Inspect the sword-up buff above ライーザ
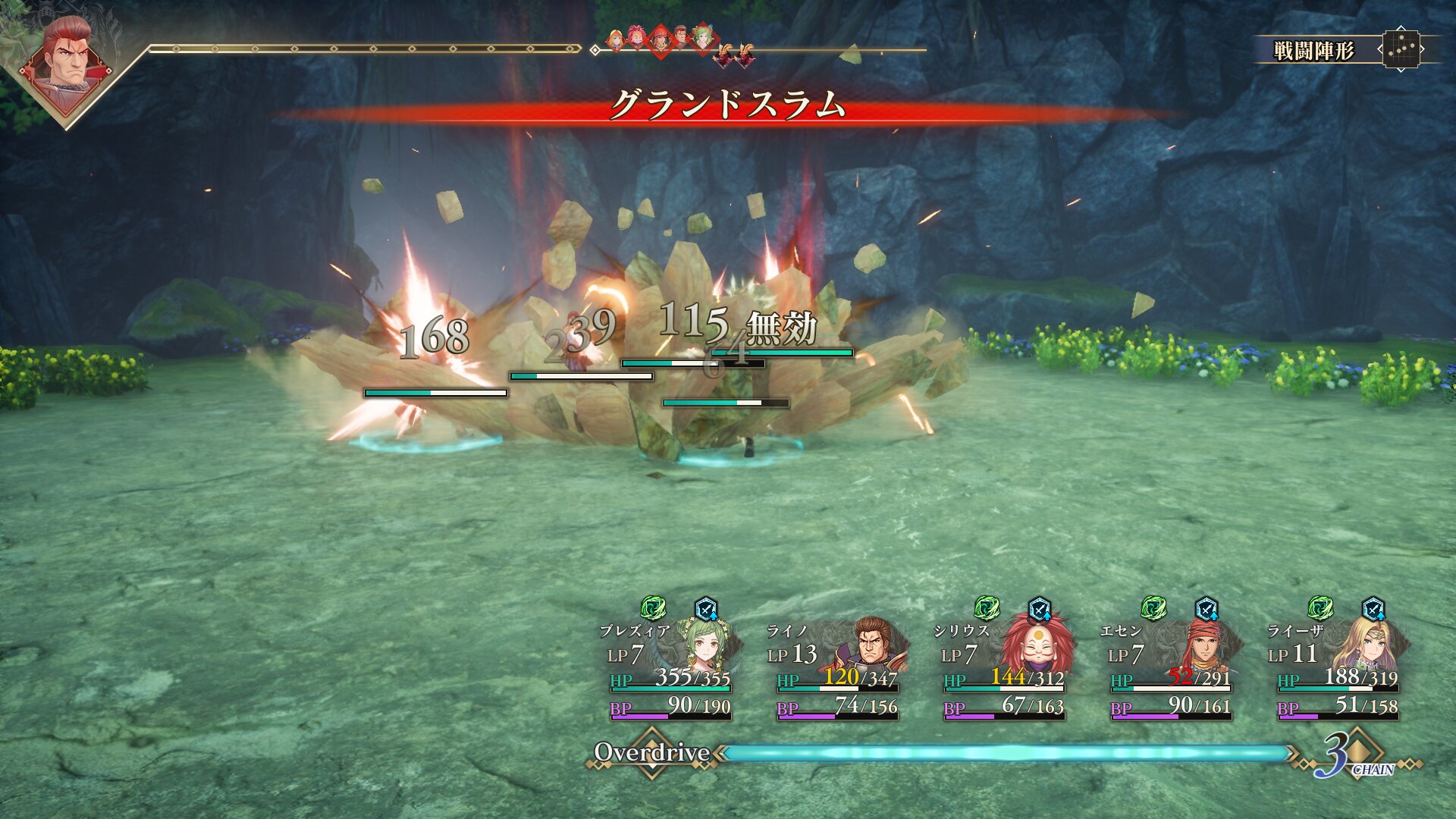Viewport: 1456px width, 819px height. pyautogui.click(x=1373, y=609)
